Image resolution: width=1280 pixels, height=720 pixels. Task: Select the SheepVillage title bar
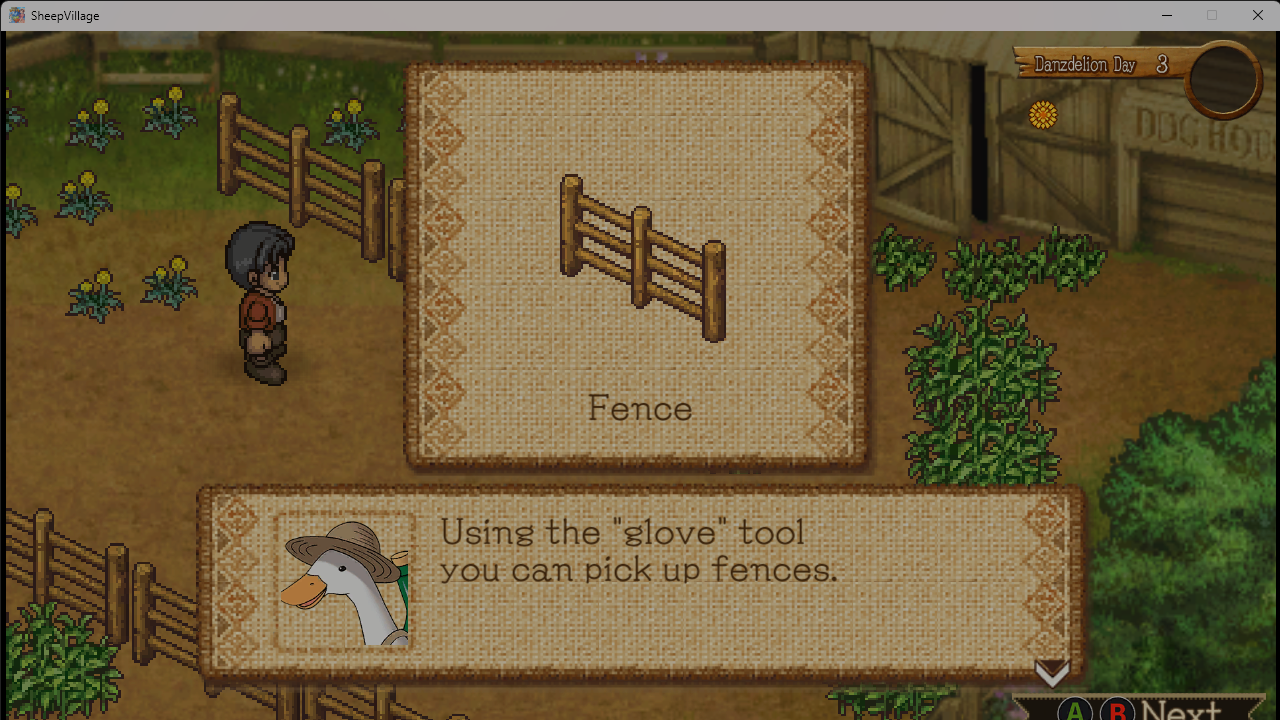(62, 15)
